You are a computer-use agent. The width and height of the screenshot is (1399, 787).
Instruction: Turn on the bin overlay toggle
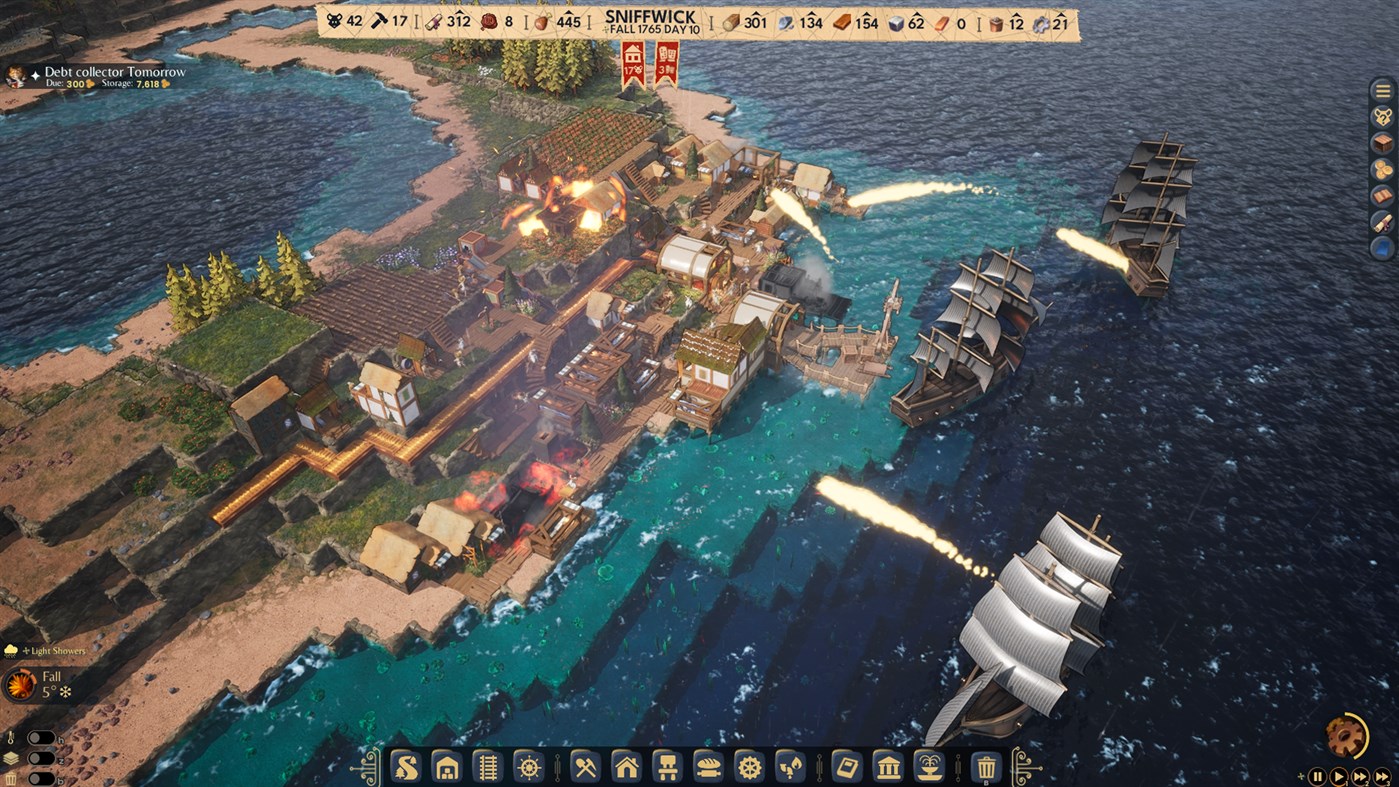click(42, 778)
